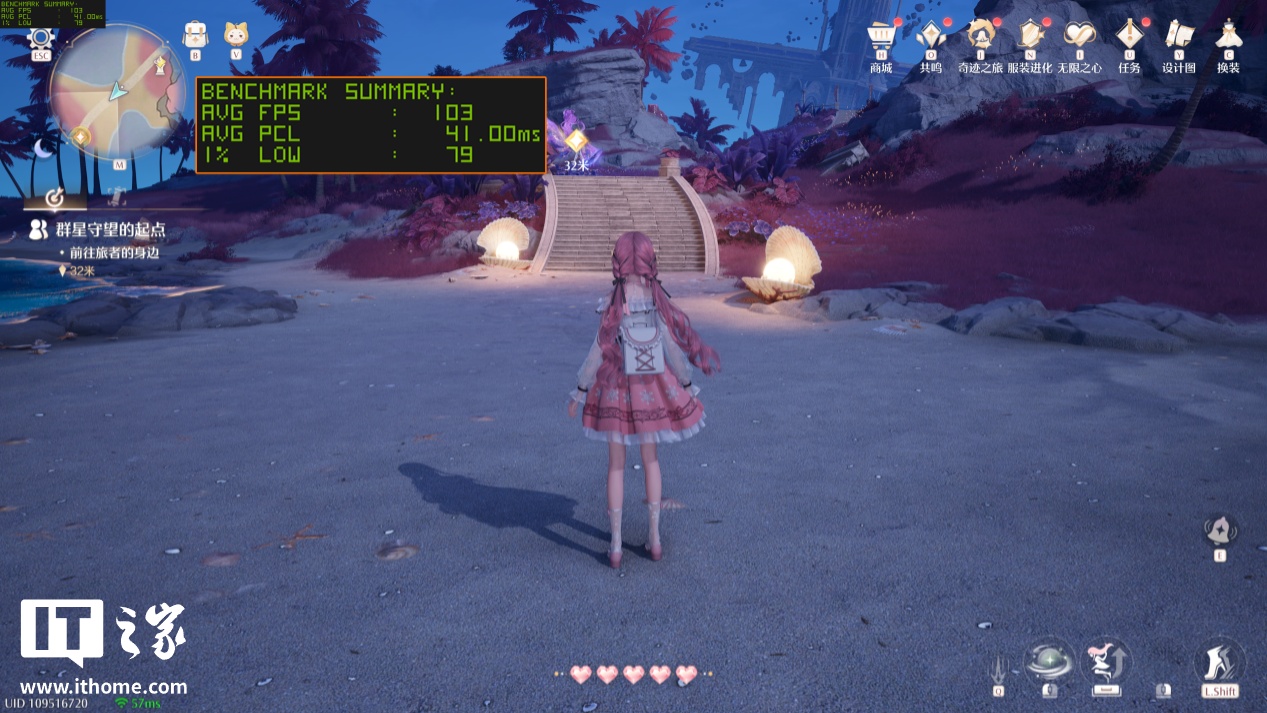This screenshot has height=713, width=1267.
Task: Use the green planet orb ability
Action: pyautogui.click(x=1049, y=663)
